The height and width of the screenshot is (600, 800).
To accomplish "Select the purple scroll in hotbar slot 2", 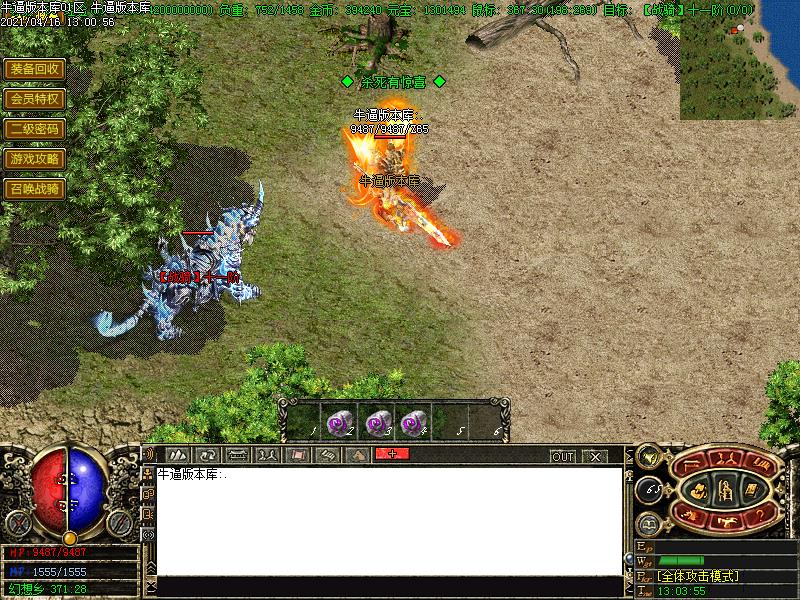I will [339, 423].
